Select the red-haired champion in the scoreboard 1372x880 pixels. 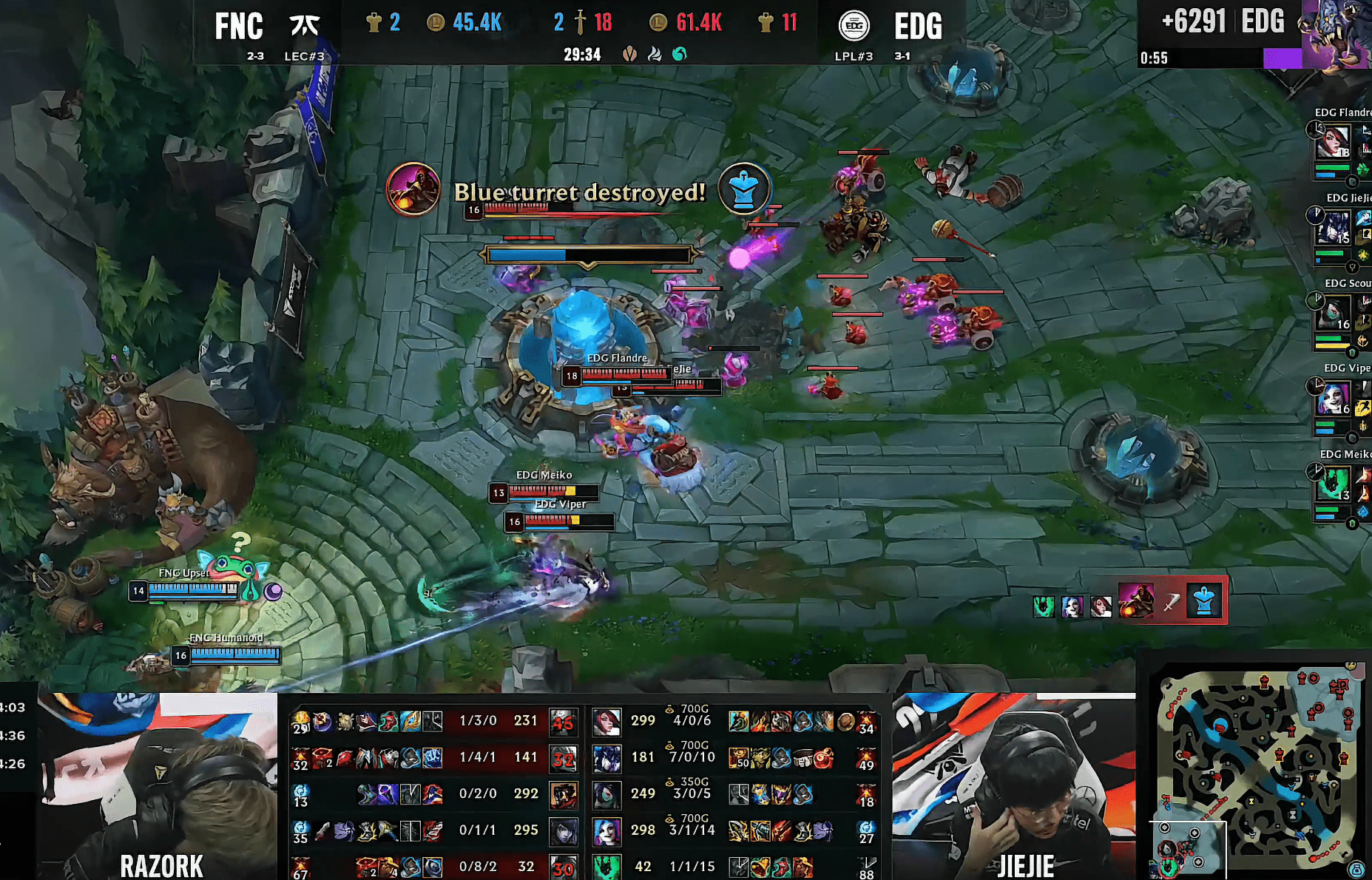[x=606, y=721]
